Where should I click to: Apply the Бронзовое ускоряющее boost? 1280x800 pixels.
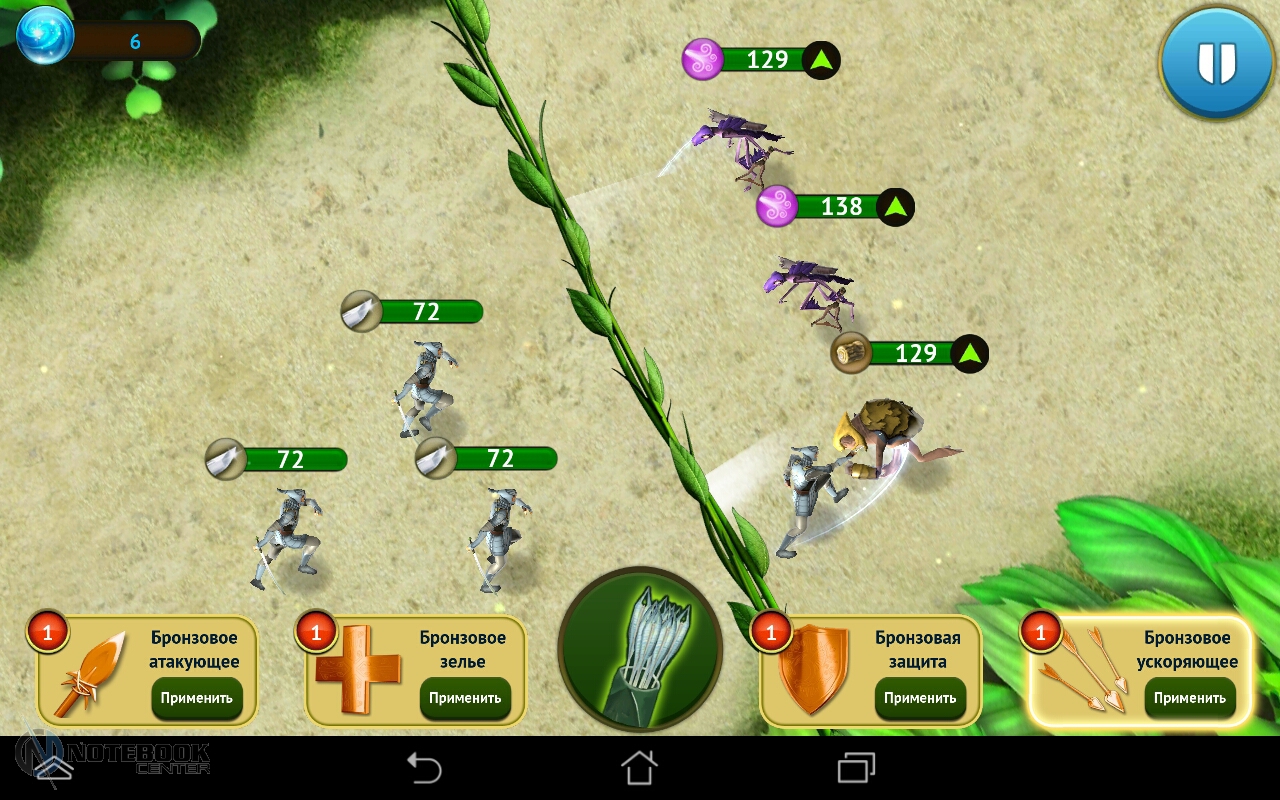coord(1190,698)
